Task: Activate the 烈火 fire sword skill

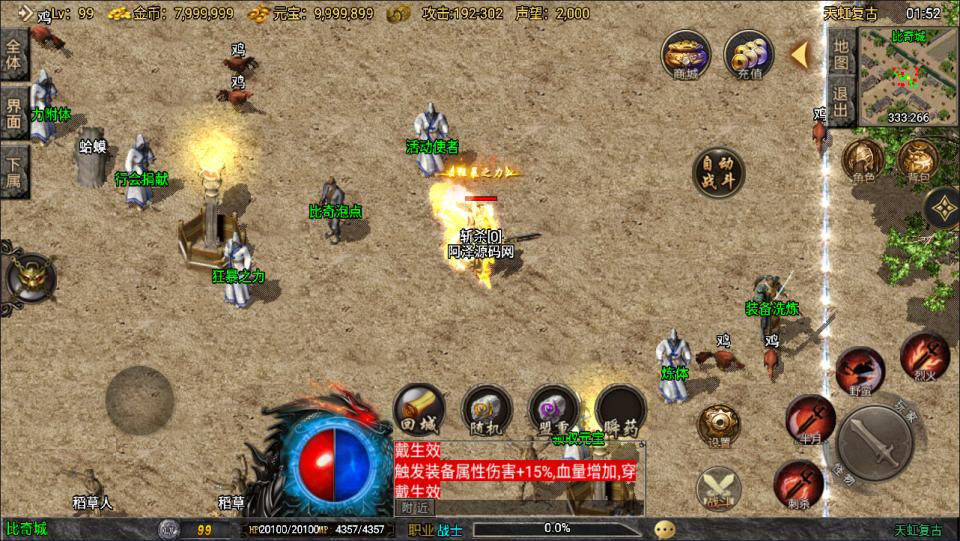Action: [x=924, y=355]
